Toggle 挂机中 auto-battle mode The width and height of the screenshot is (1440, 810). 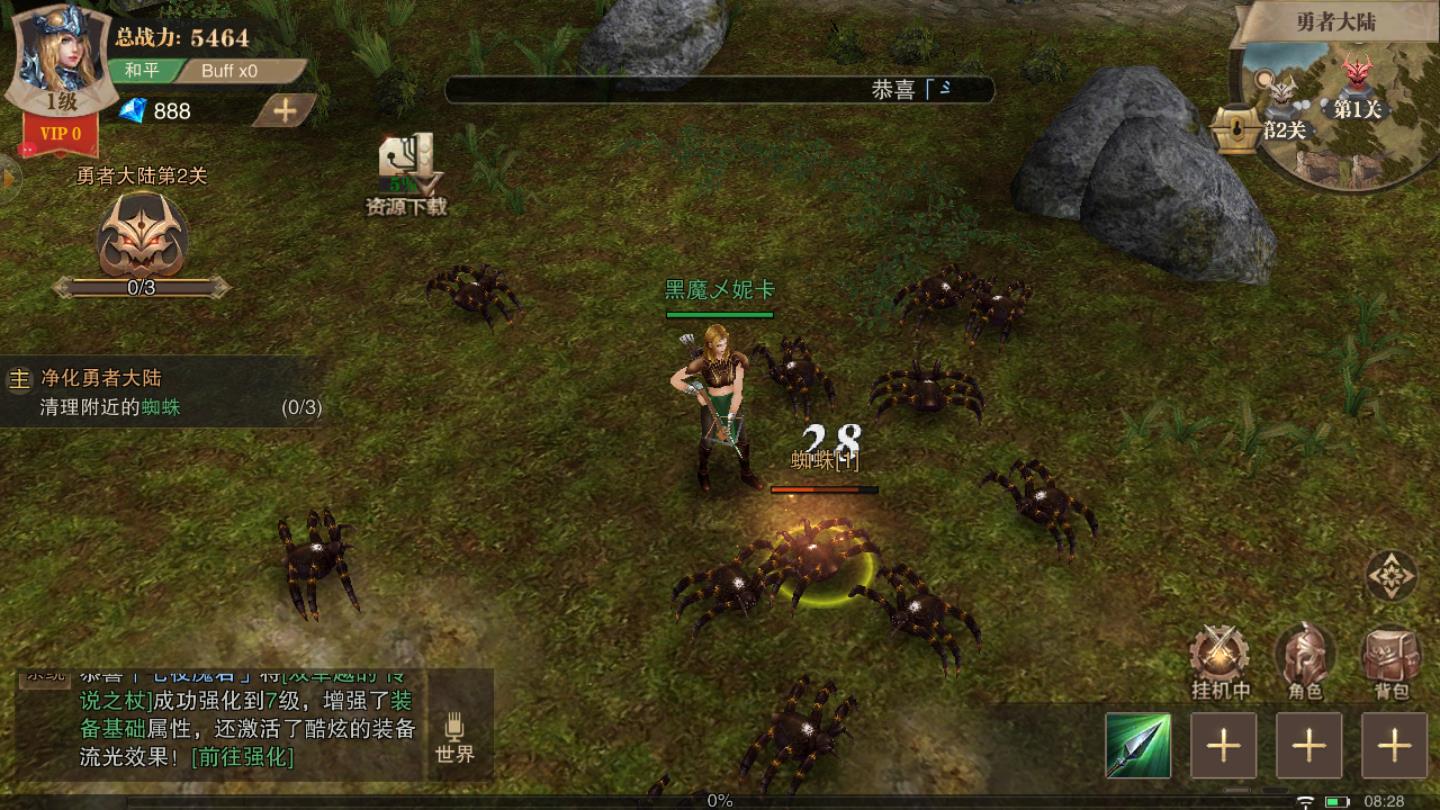click(1220, 660)
